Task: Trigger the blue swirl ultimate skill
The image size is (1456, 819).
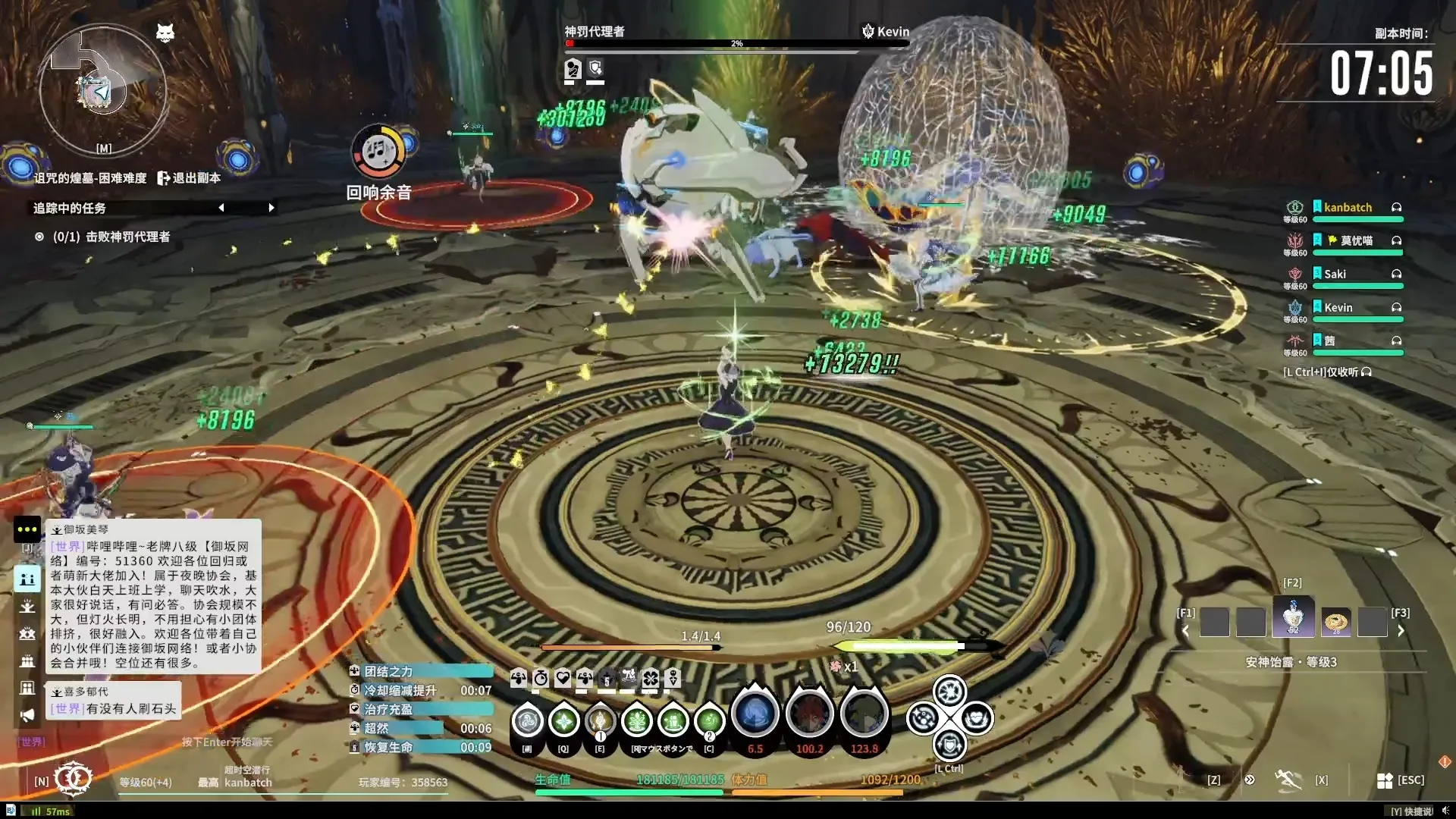Action: (755, 714)
